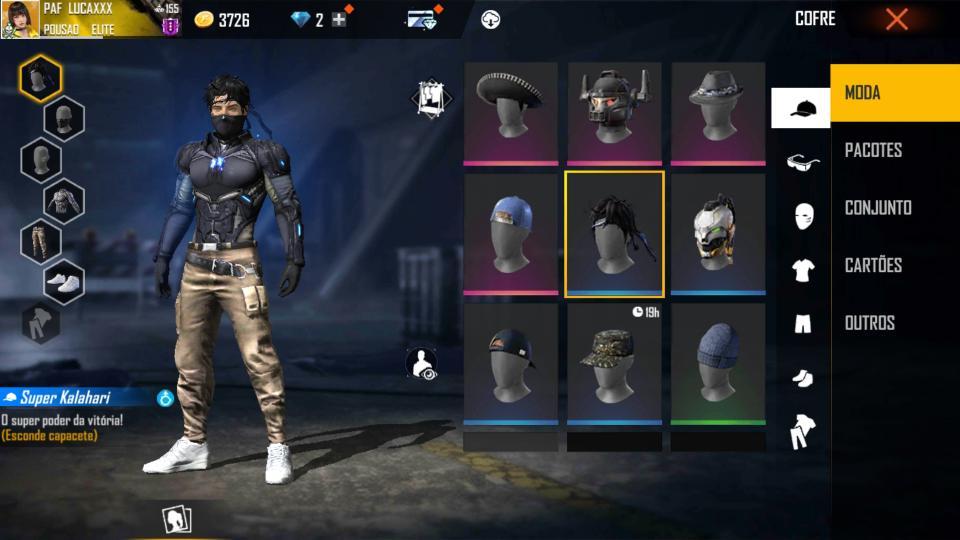Filter by shorts bottoms category
Viewport: 960px width, 540px height.
(x=802, y=323)
